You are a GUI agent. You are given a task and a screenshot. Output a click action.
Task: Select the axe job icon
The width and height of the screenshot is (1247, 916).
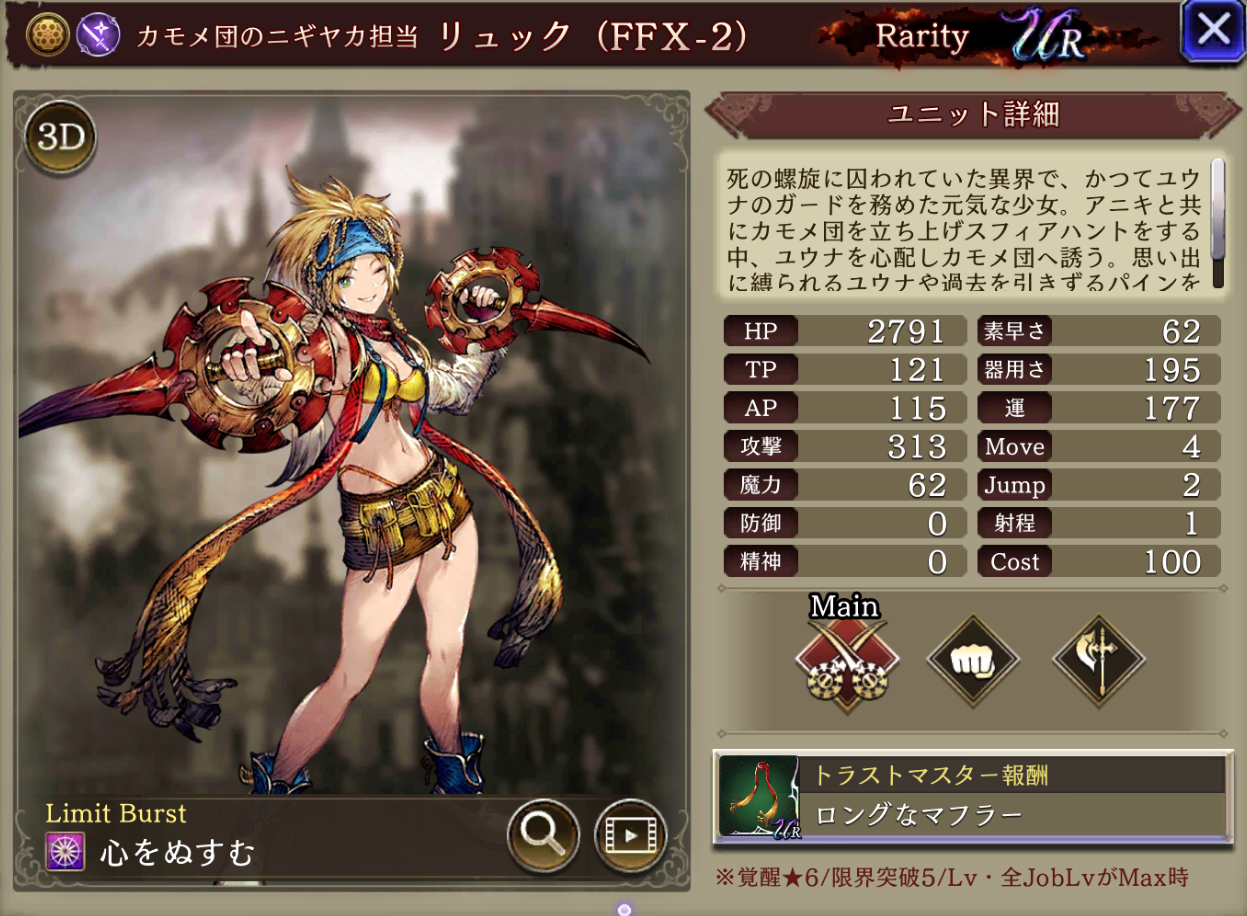(x=1099, y=660)
